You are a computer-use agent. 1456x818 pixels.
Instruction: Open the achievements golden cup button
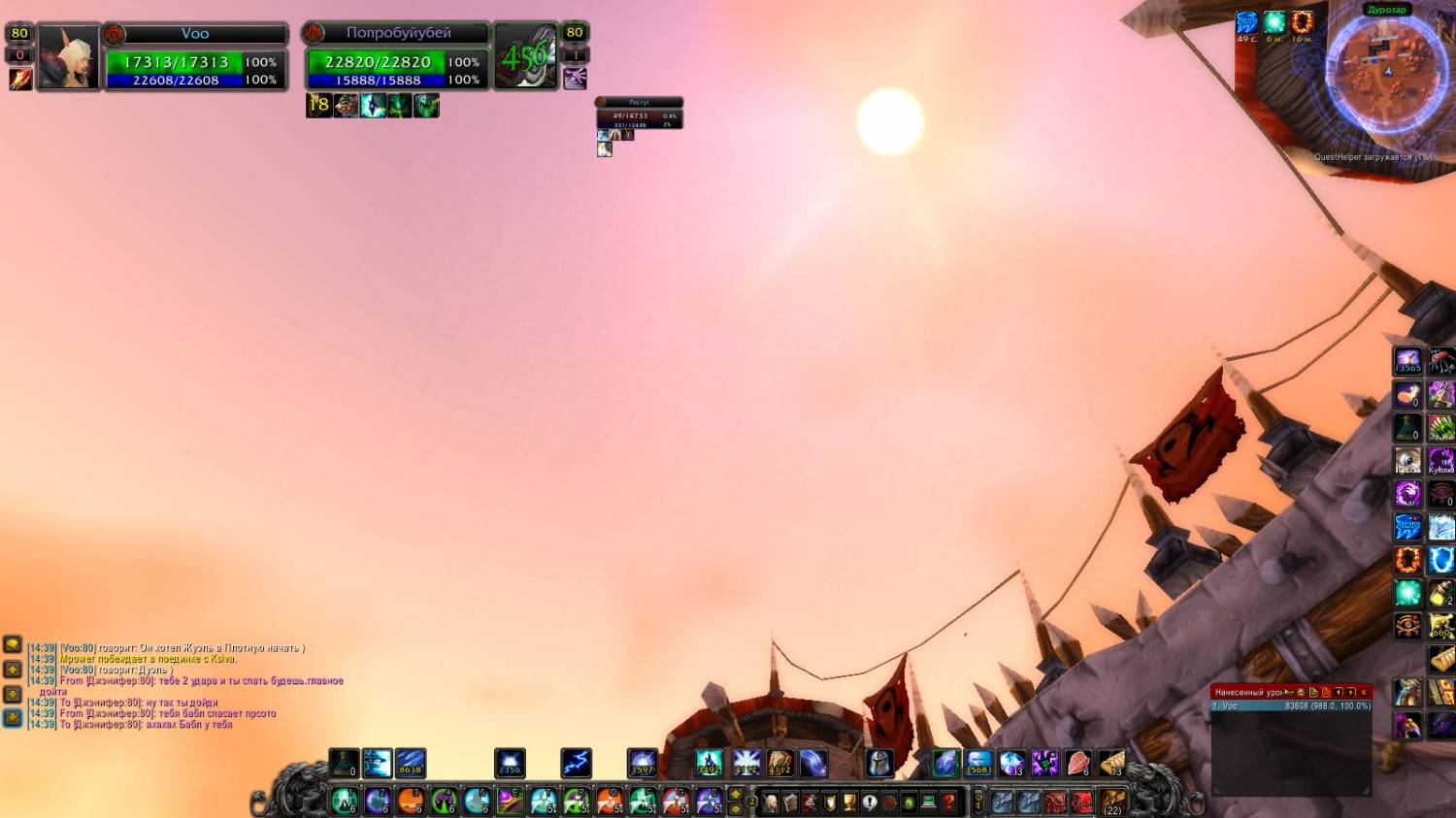coord(849,802)
